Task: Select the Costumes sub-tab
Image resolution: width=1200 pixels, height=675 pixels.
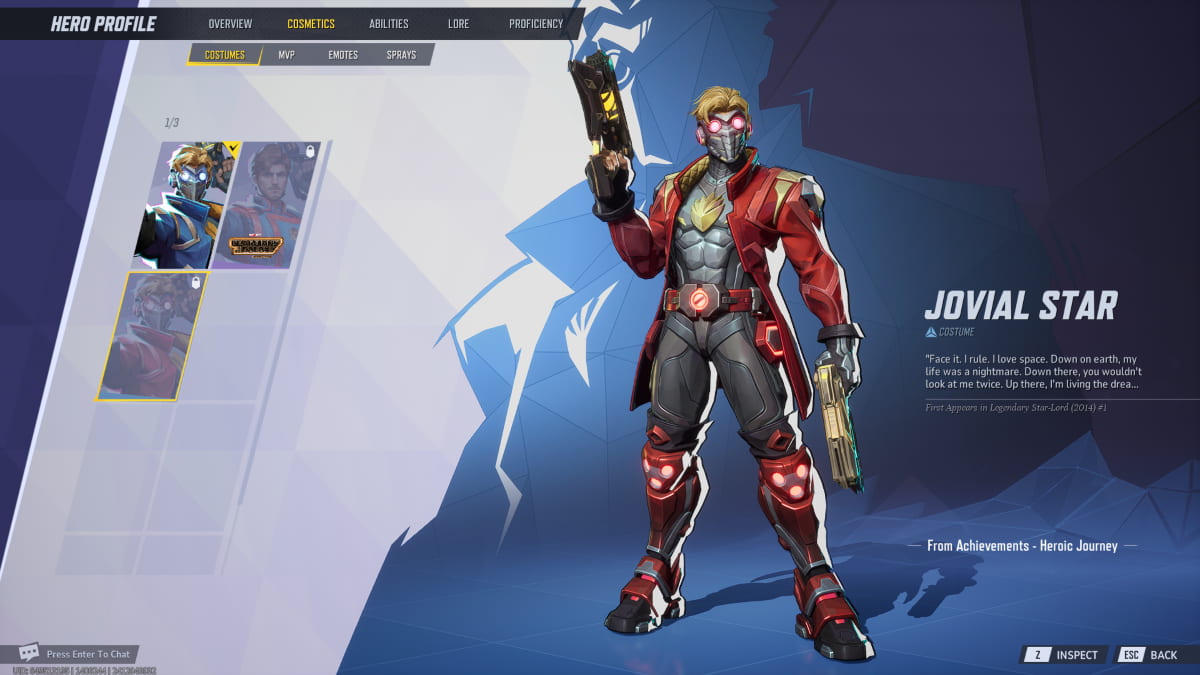Action: pos(224,55)
